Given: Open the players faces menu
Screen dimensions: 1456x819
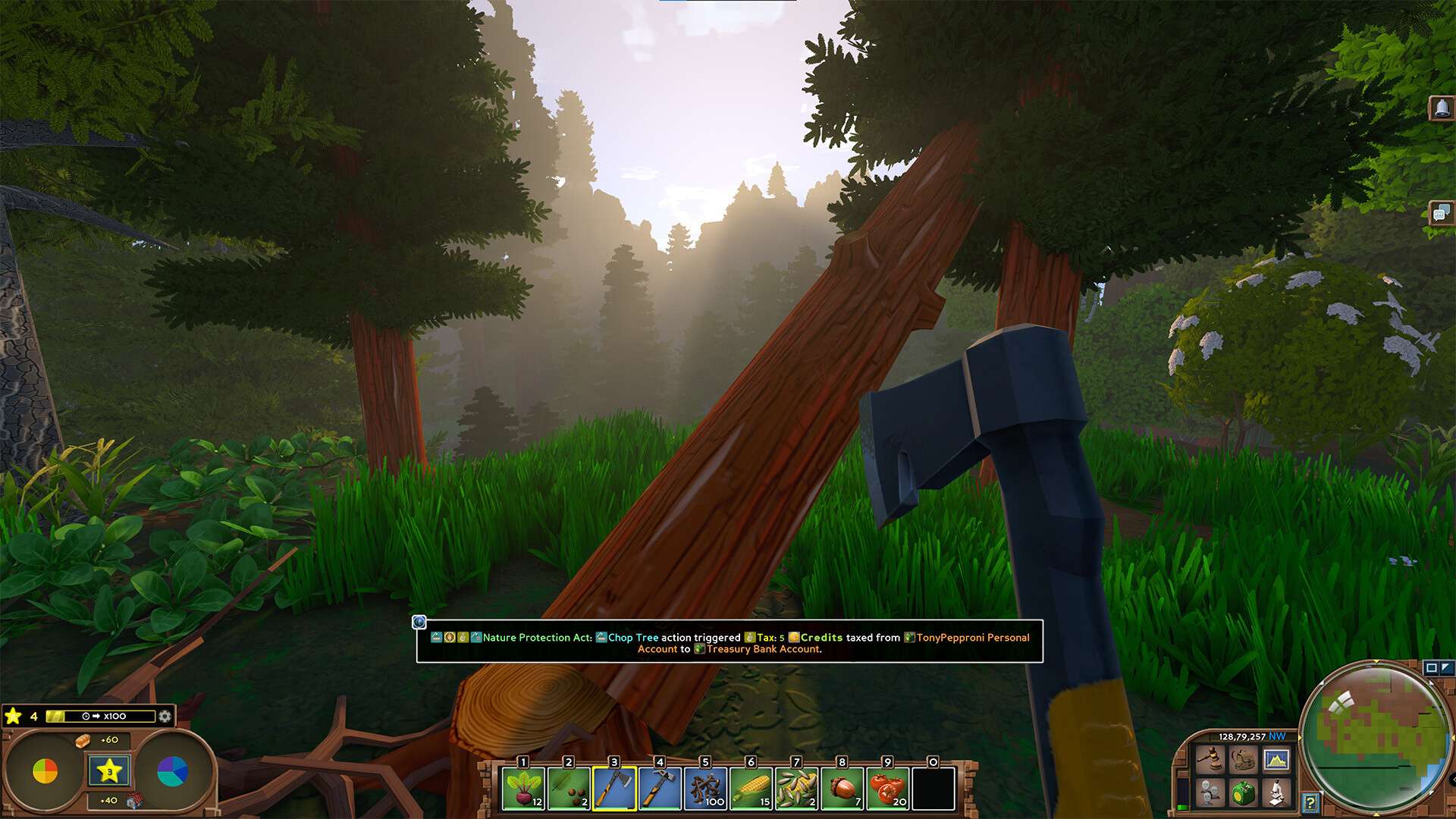Looking at the screenshot, I should point(1210,793).
